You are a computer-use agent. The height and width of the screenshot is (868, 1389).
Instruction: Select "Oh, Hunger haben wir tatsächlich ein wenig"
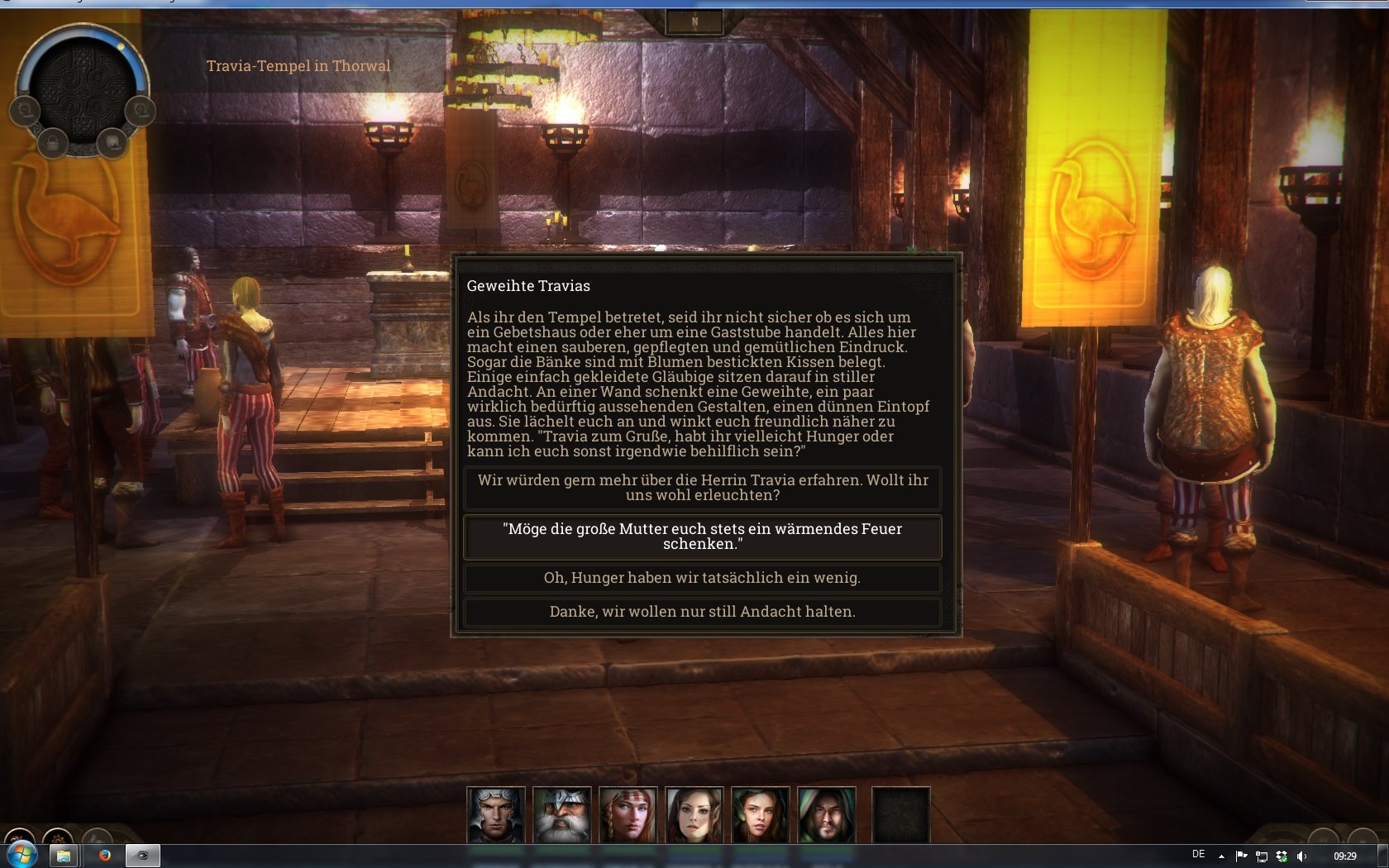703,578
